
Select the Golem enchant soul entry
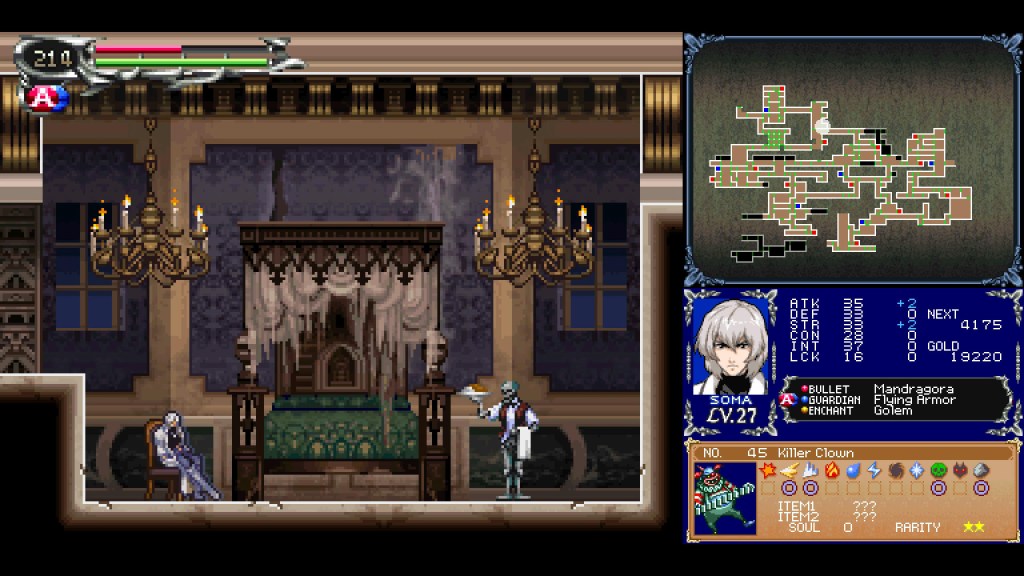pyautogui.click(x=892, y=410)
